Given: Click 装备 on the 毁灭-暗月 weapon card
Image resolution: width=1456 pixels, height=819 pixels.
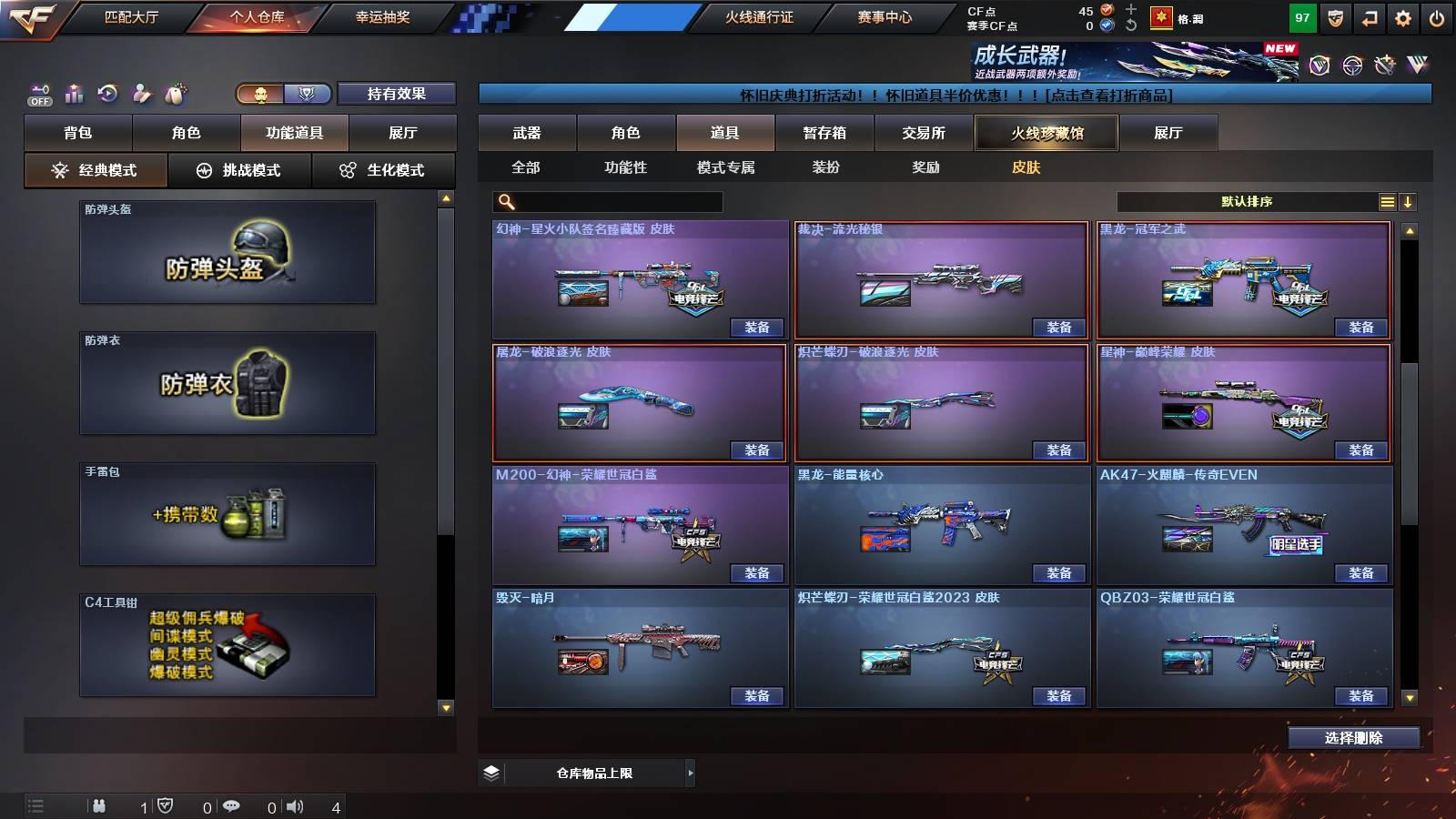Looking at the screenshot, I should (756, 695).
